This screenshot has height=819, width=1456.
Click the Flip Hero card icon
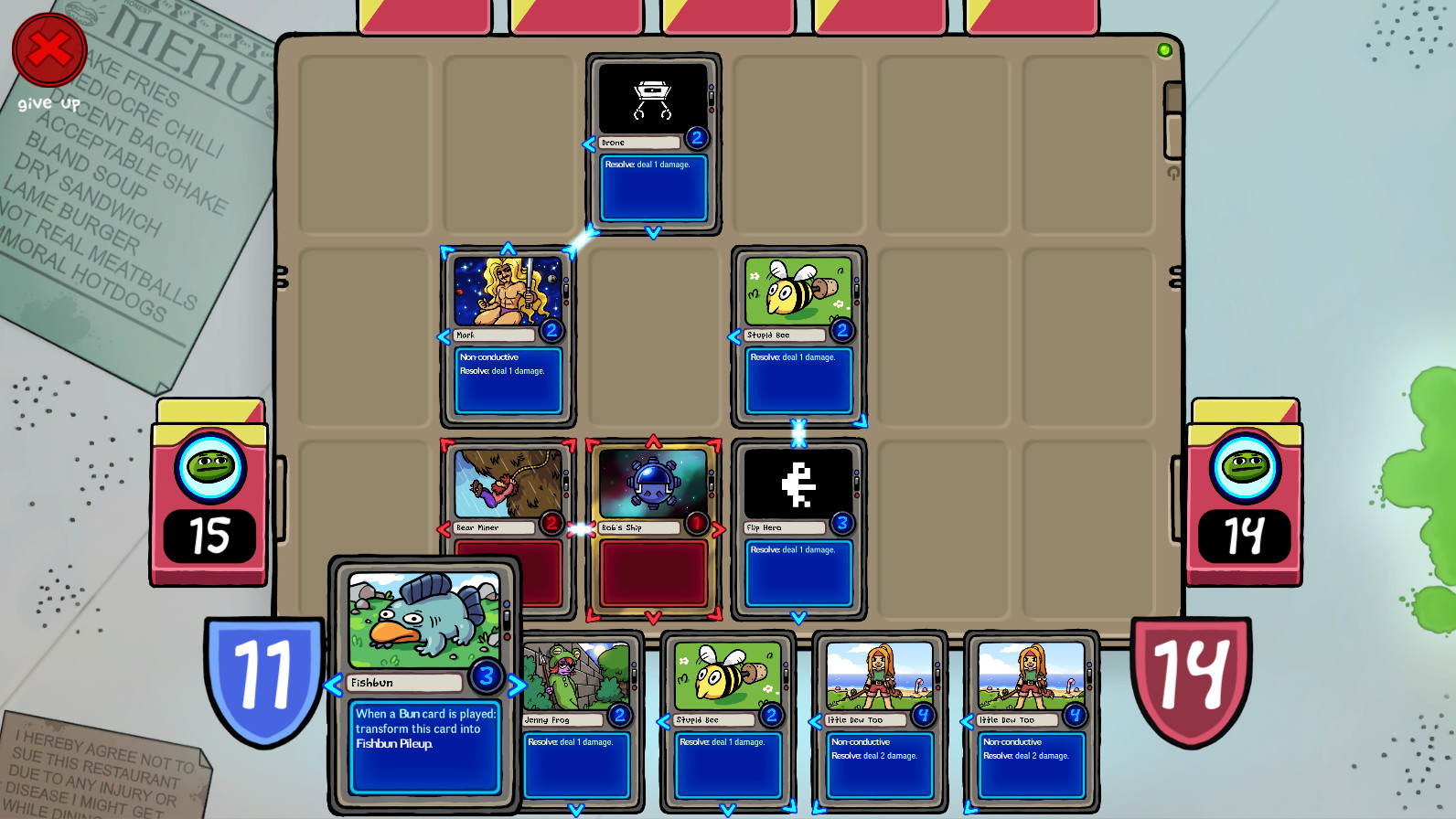pyautogui.click(x=798, y=483)
